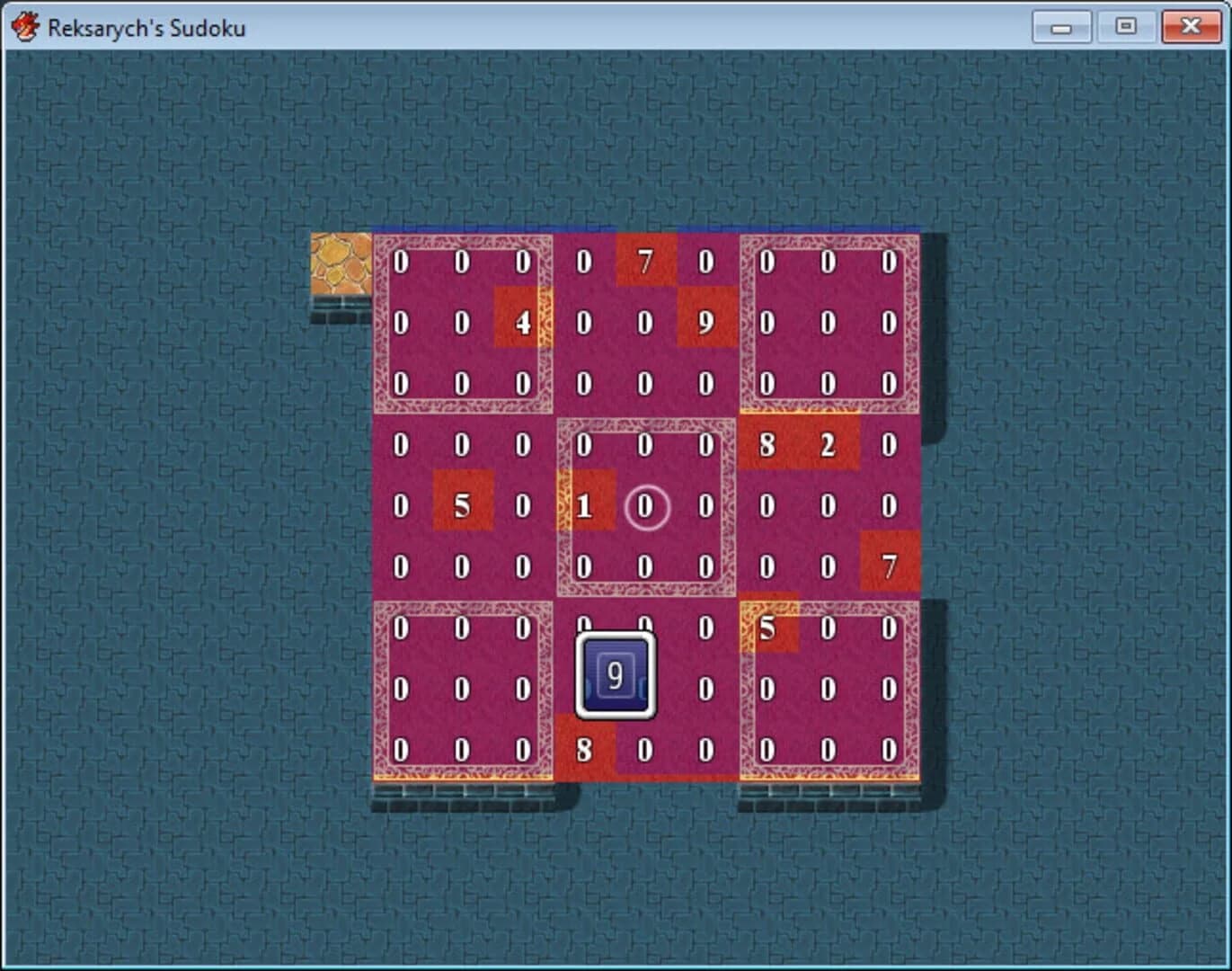Click the 9 tile in the top-center block

[x=705, y=322]
